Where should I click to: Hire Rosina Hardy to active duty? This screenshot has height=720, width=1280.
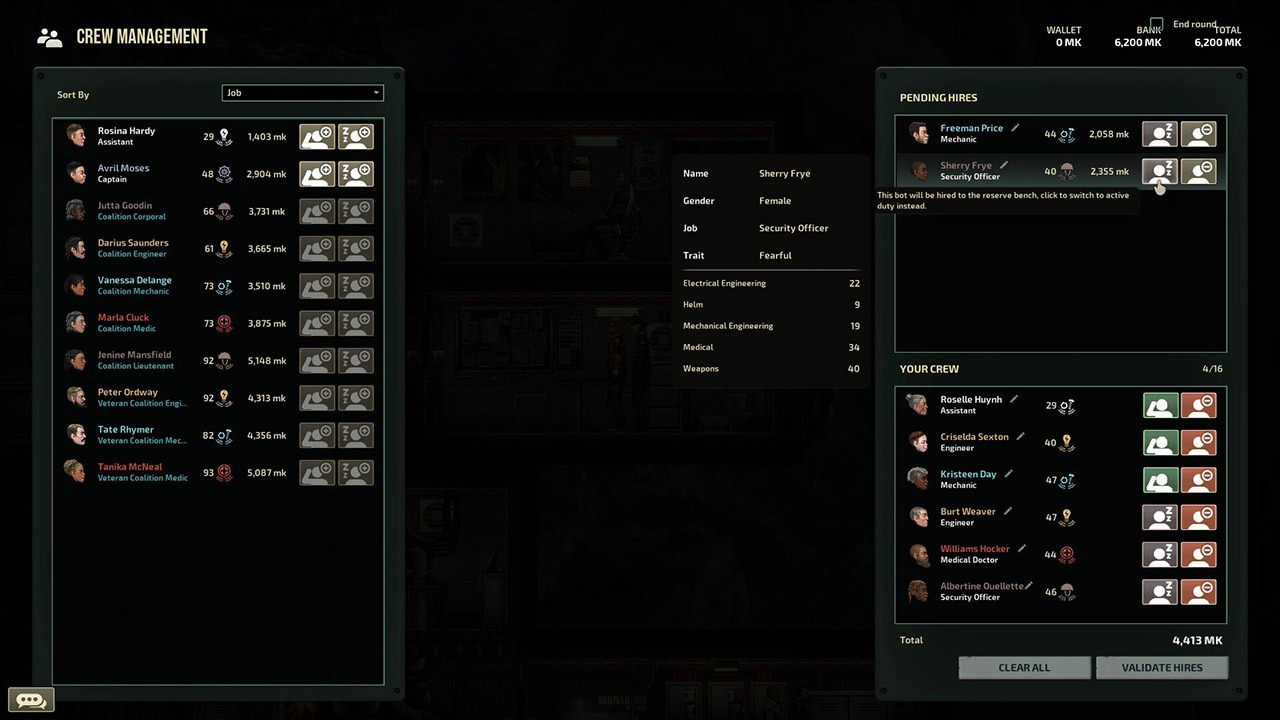(317, 136)
